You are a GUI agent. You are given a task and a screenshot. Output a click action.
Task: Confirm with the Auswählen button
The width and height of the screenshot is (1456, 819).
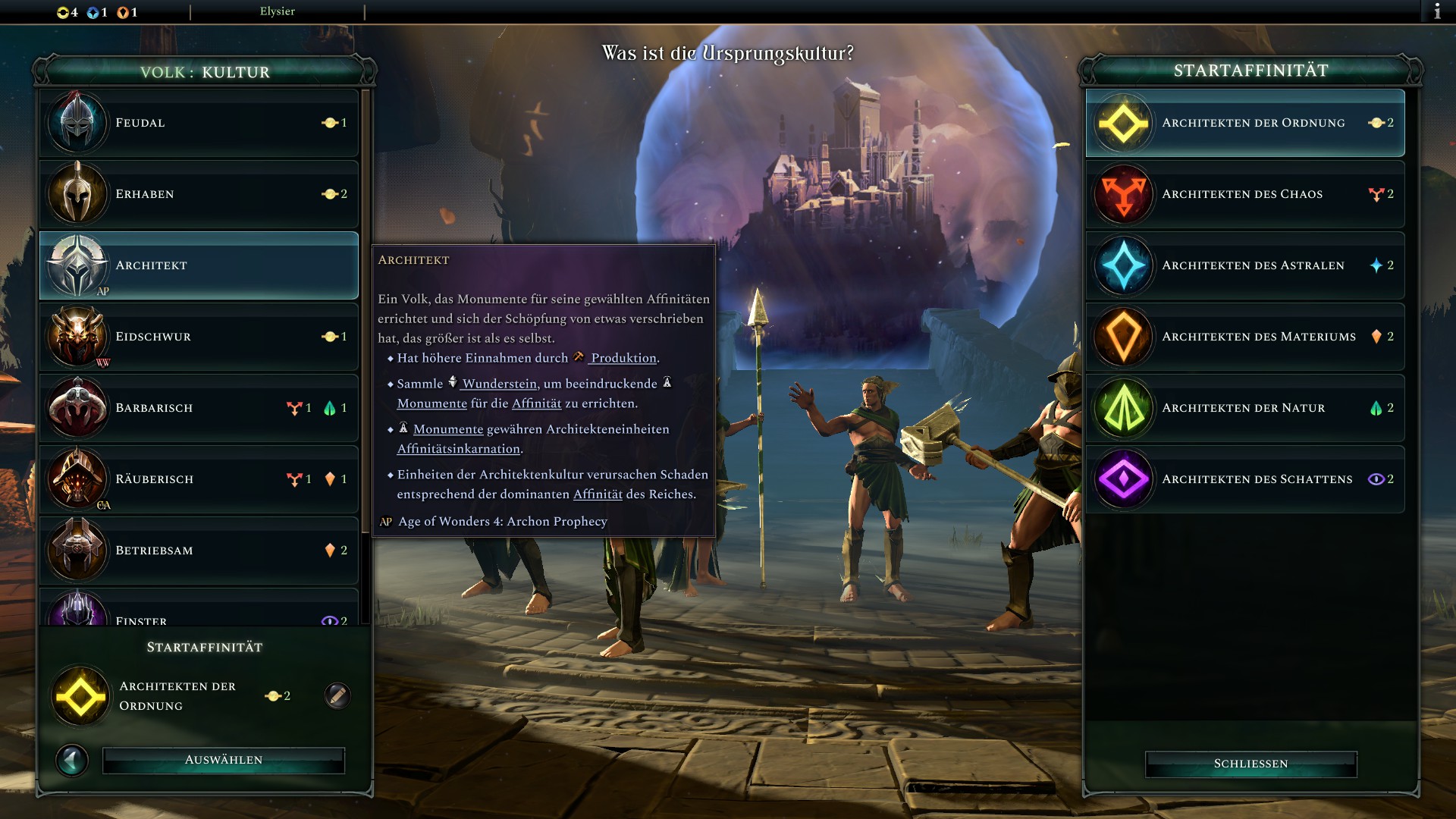click(224, 760)
